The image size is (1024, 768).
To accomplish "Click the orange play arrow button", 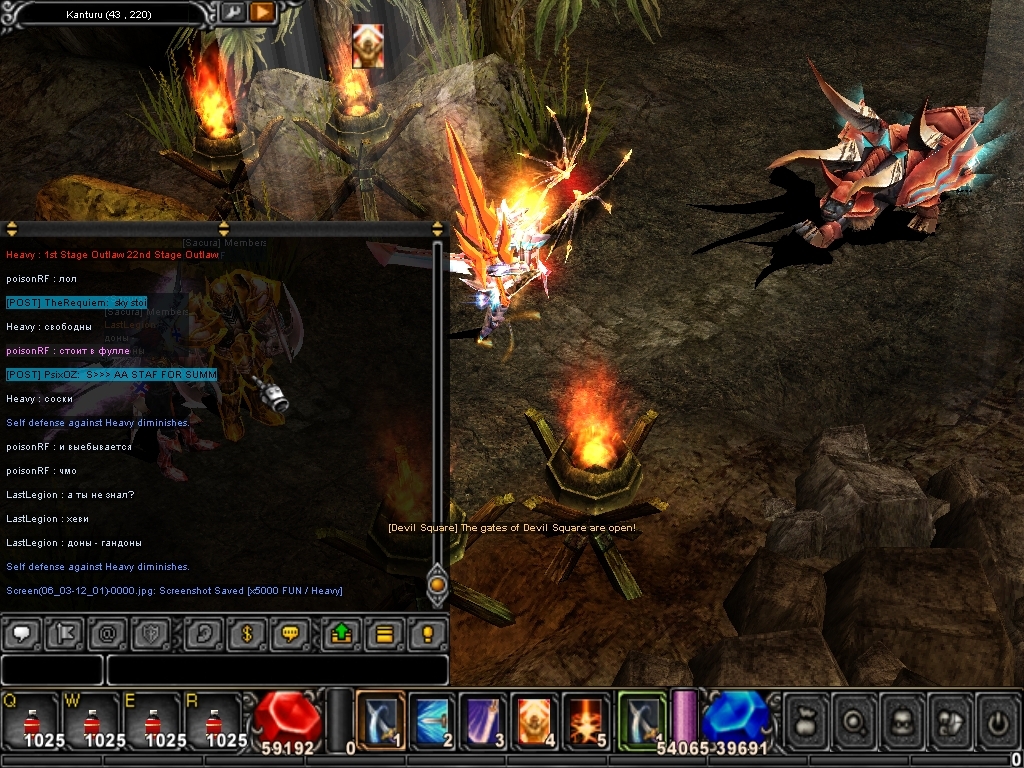I will [x=262, y=12].
